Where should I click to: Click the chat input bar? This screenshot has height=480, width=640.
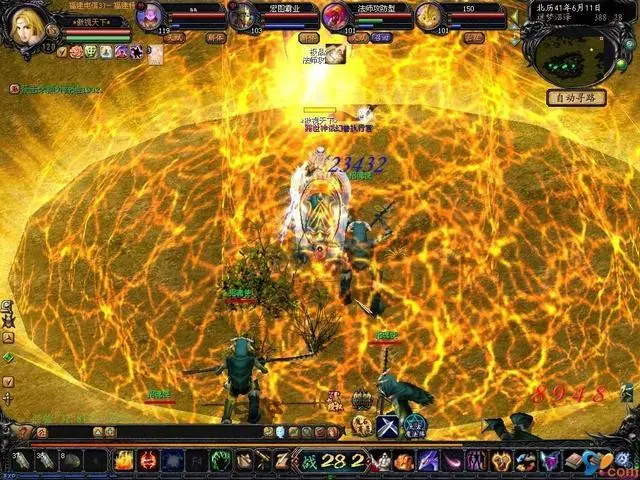[150, 432]
